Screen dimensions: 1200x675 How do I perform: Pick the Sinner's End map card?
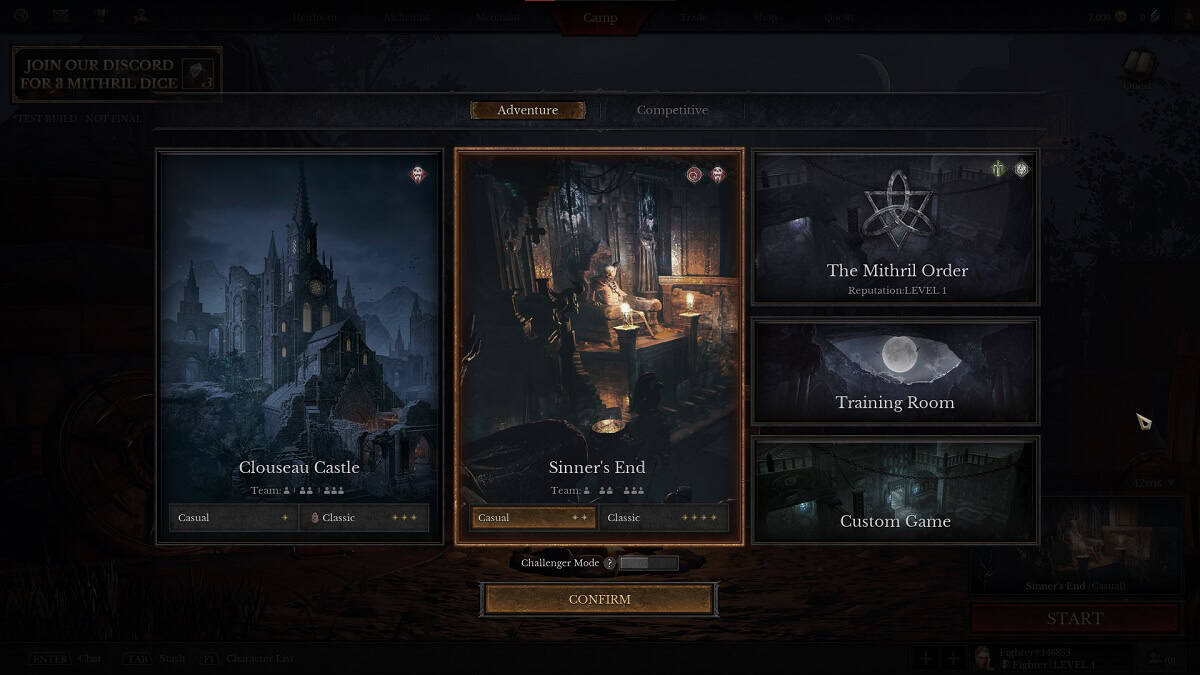click(598, 320)
